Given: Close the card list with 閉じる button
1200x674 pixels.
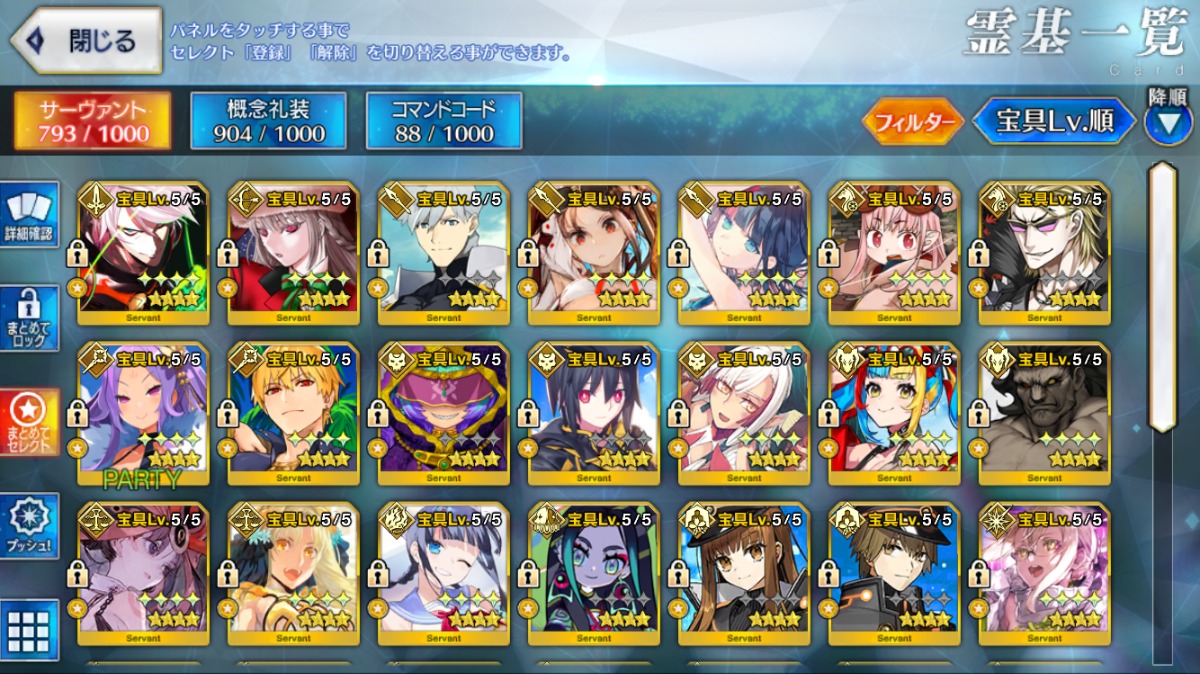Looking at the screenshot, I should [x=86, y=40].
